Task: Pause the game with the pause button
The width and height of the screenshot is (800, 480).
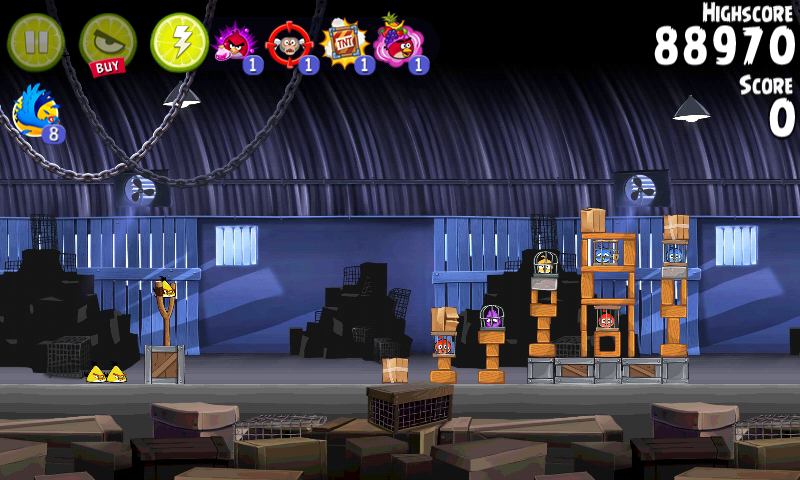Action: [x=36, y=41]
